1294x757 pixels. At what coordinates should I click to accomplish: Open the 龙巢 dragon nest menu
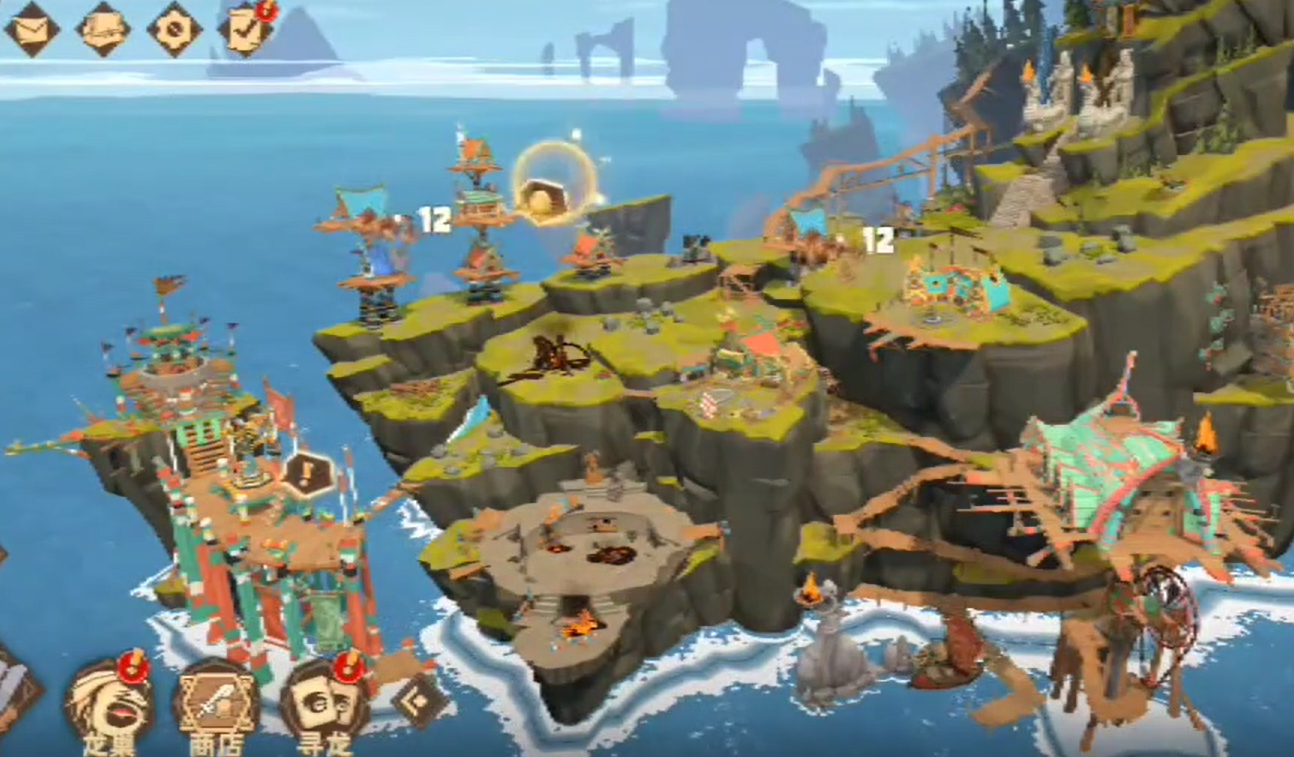109,701
